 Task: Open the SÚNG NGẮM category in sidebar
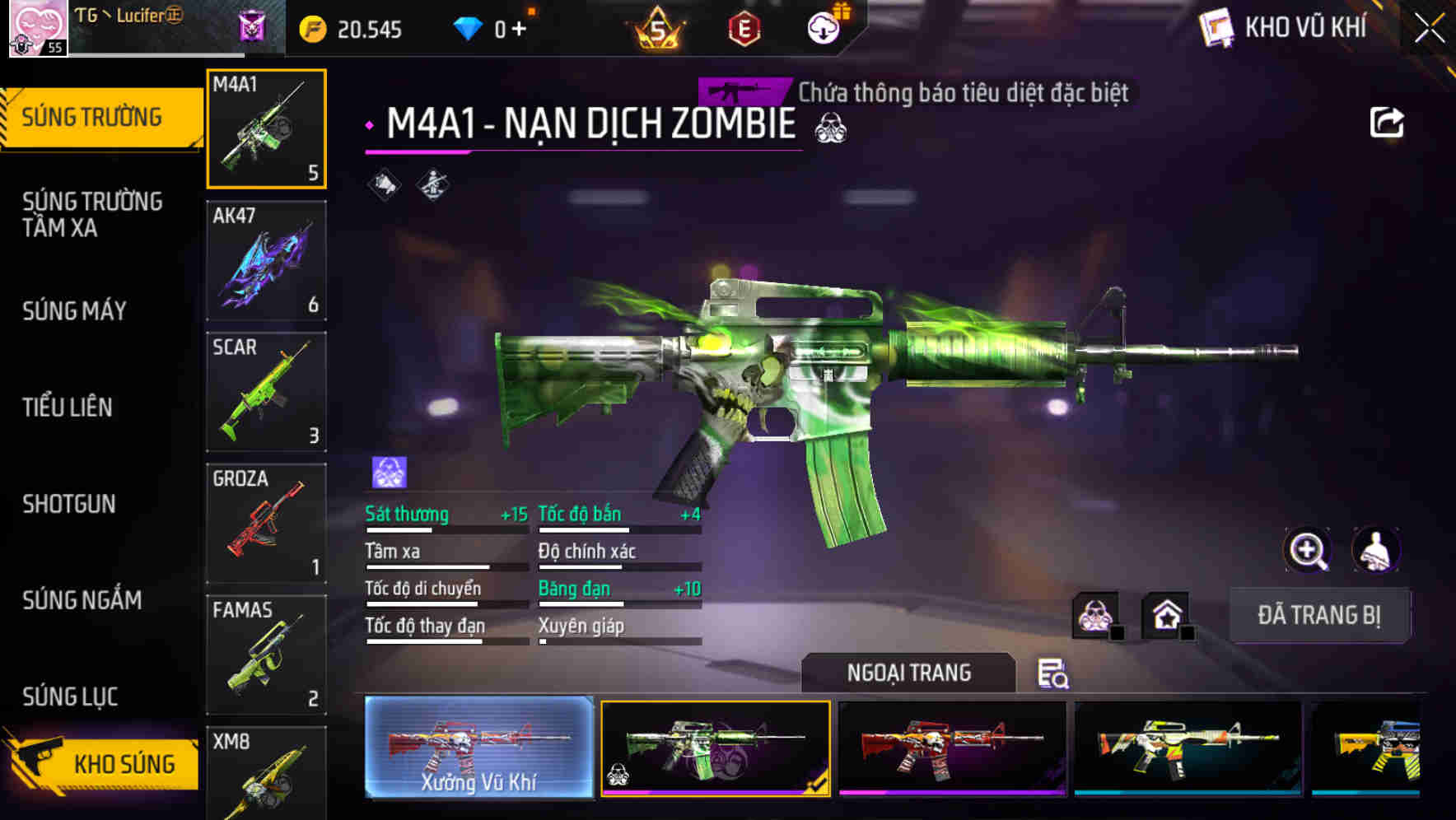[82, 600]
